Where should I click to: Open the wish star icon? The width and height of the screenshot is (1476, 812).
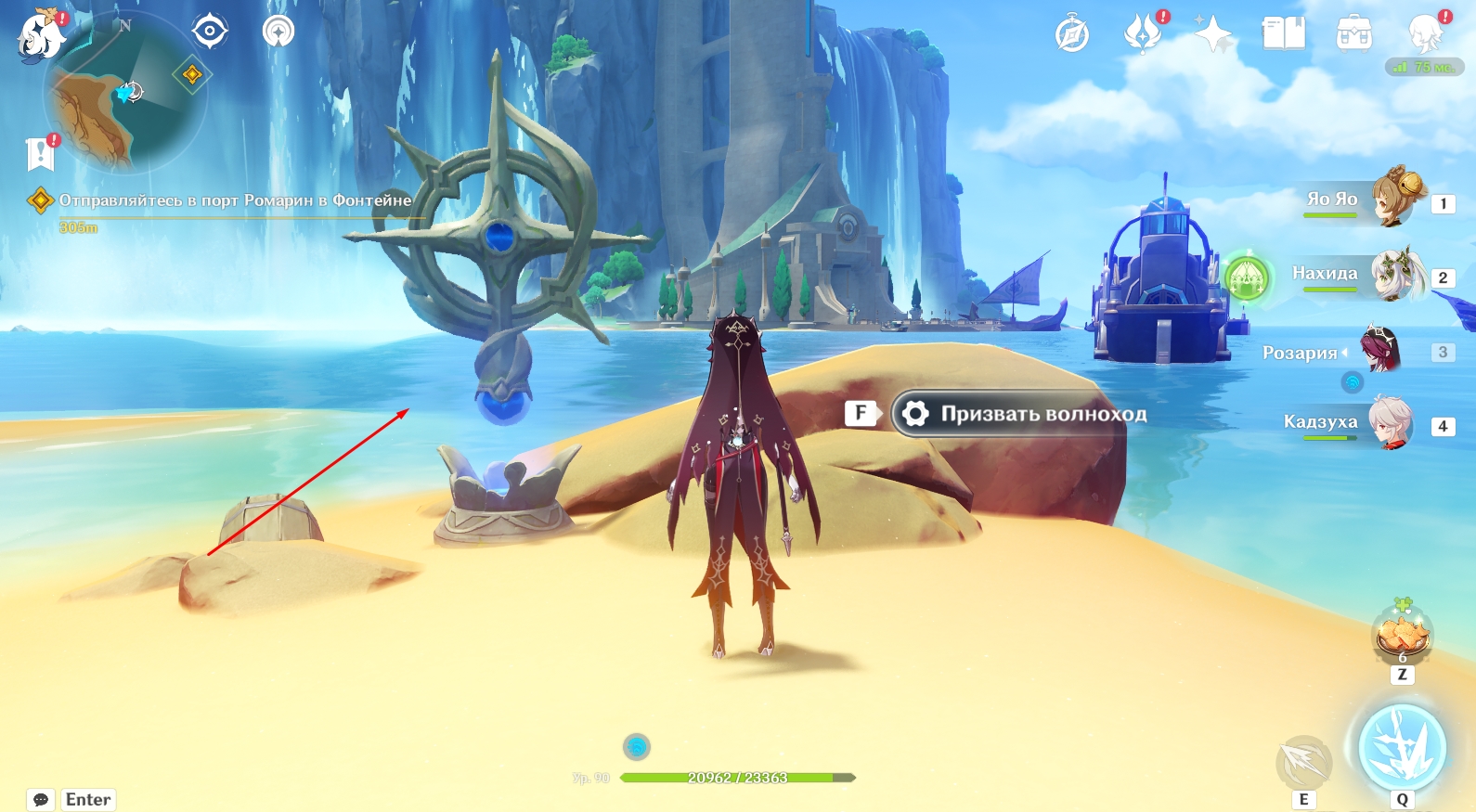(x=1213, y=35)
